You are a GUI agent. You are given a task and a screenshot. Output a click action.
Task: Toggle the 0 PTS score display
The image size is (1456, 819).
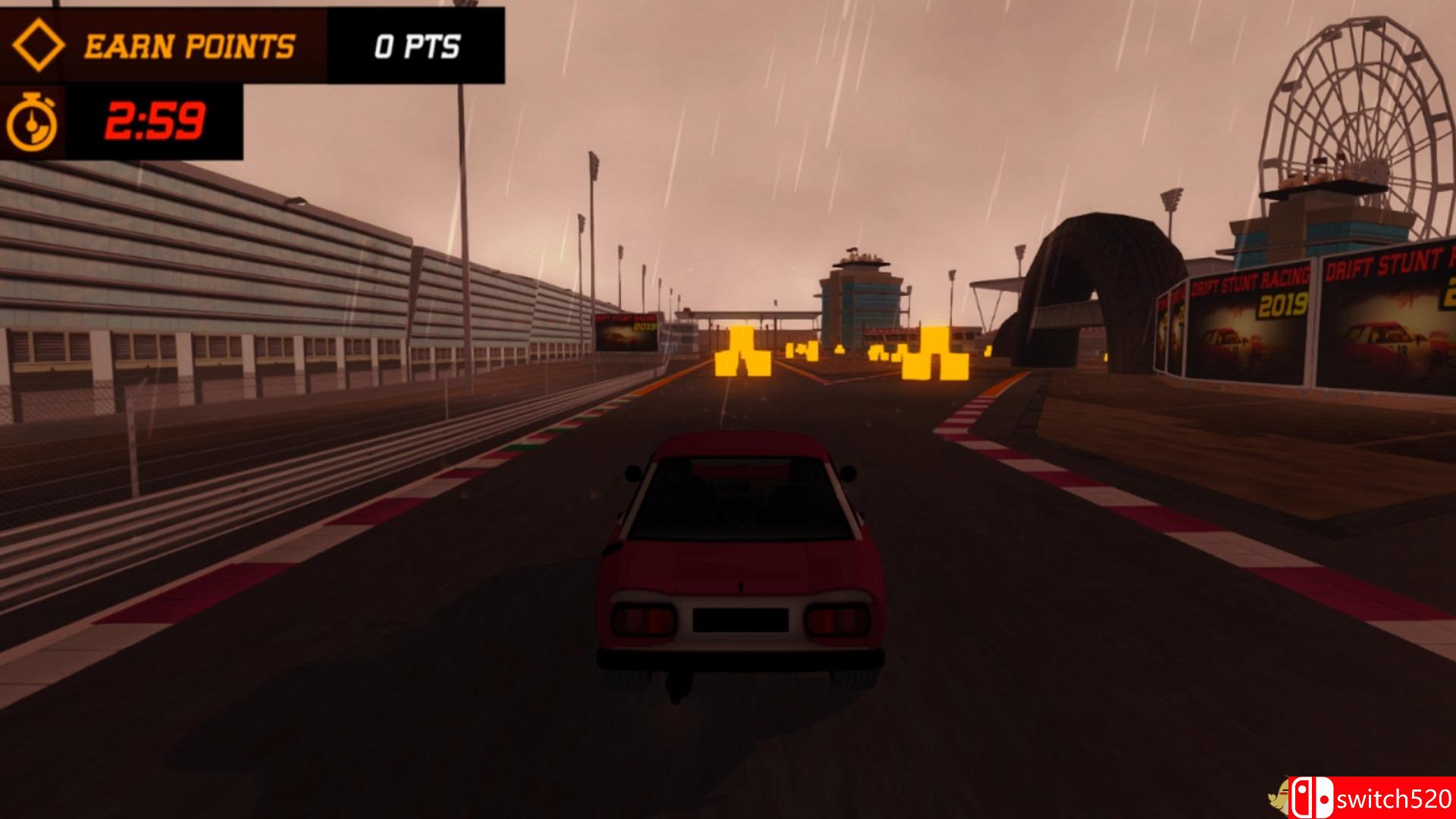[414, 45]
